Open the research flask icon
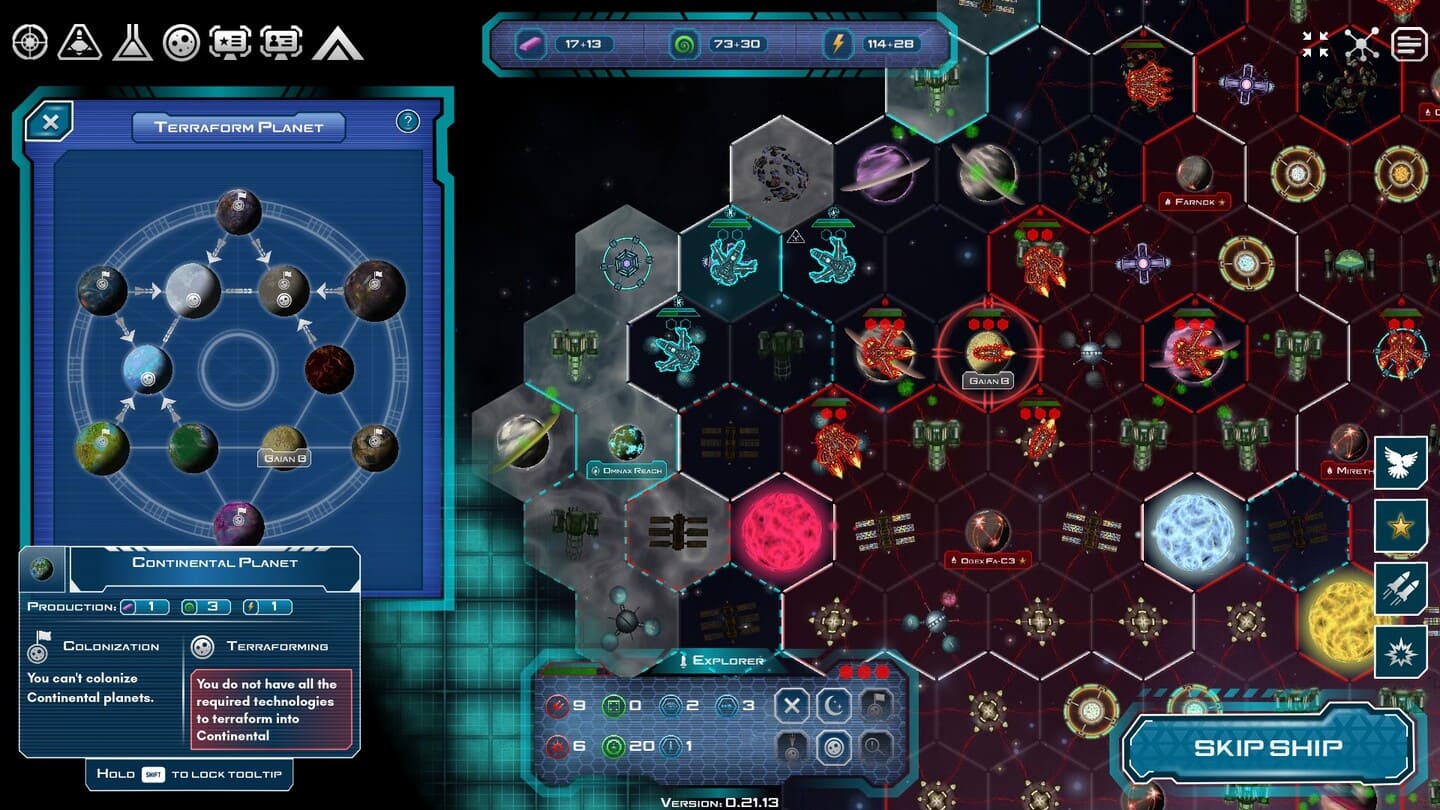The image size is (1440, 810). pyautogui.click(x=132, y=42)
